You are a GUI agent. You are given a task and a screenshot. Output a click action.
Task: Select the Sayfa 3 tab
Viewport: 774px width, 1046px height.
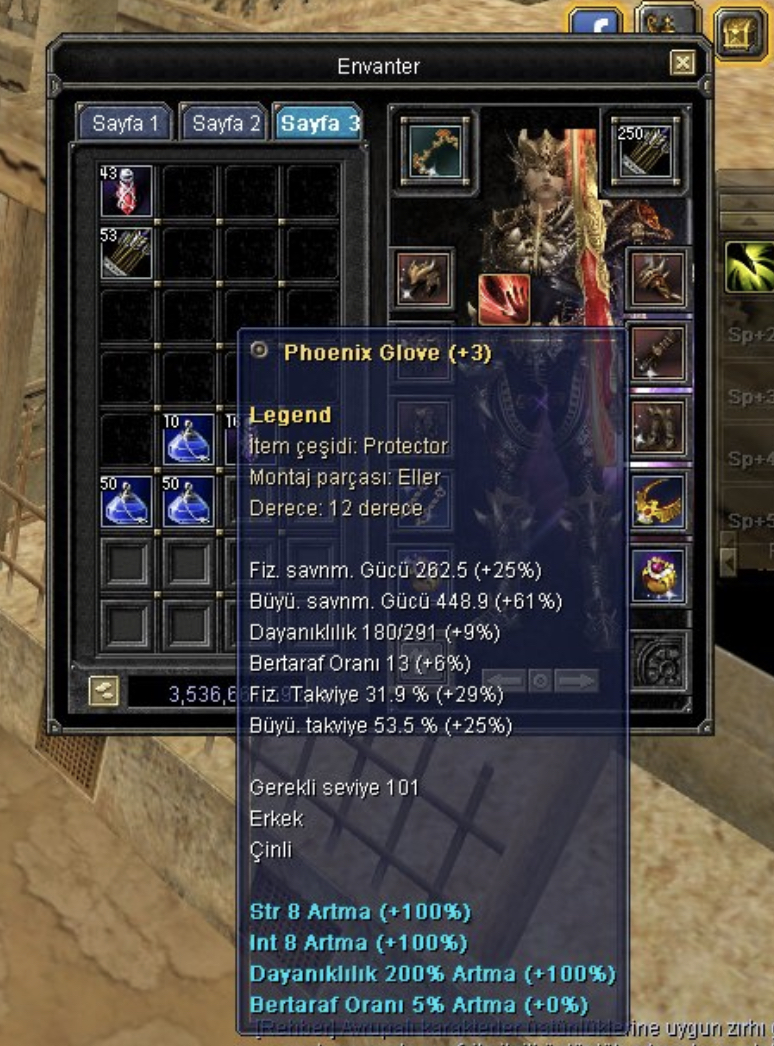[x=319, y=124]
